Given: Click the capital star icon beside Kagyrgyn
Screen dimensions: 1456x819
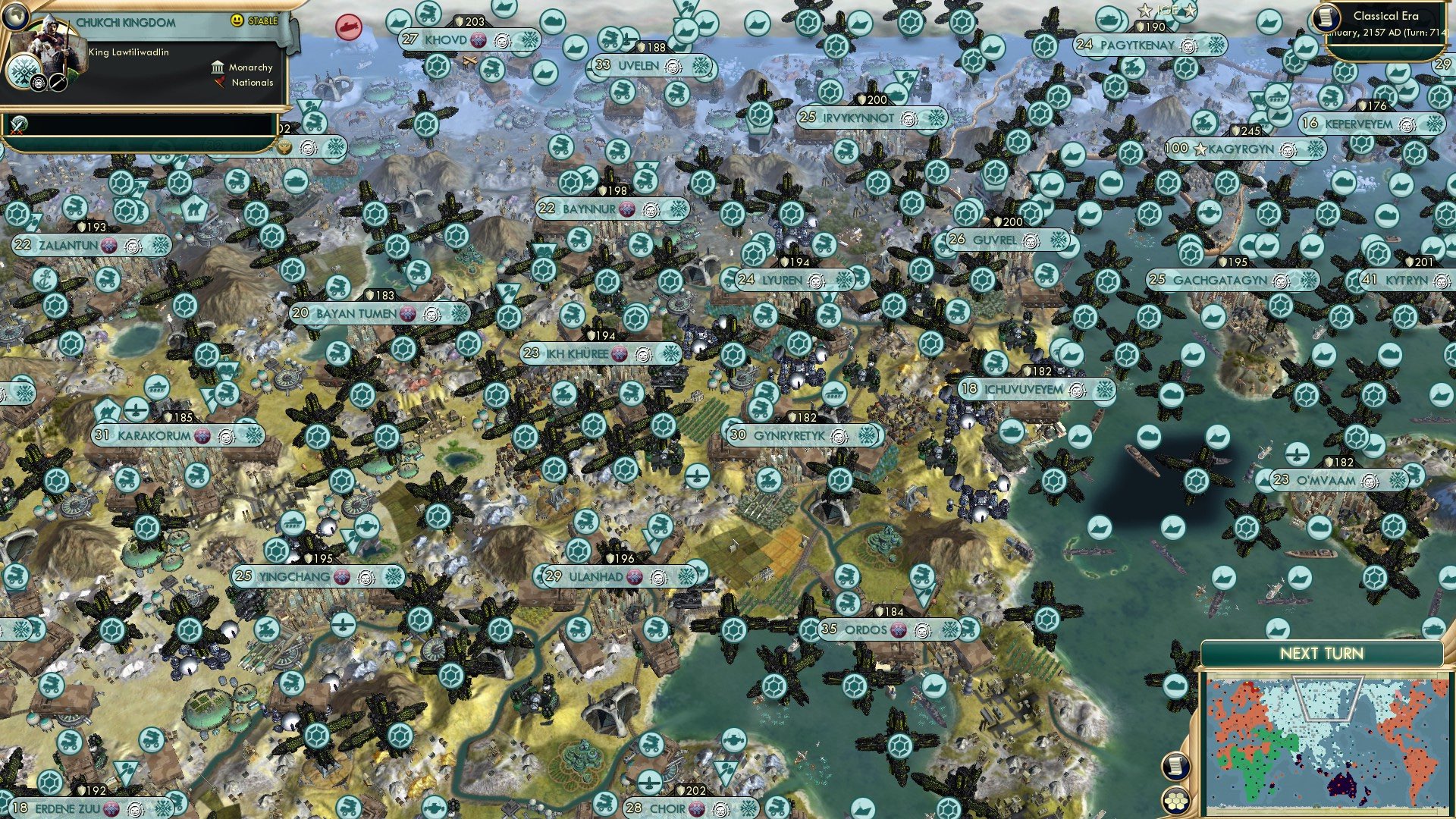Looking at the screenshot, I should point(1200,149).
